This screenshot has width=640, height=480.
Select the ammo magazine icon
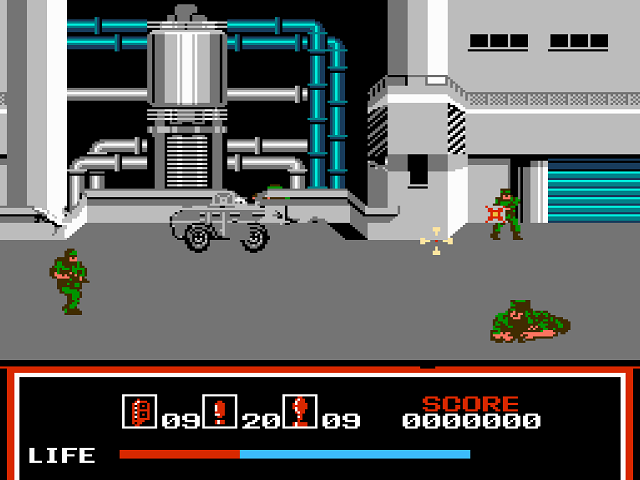[x=139, y=411]
